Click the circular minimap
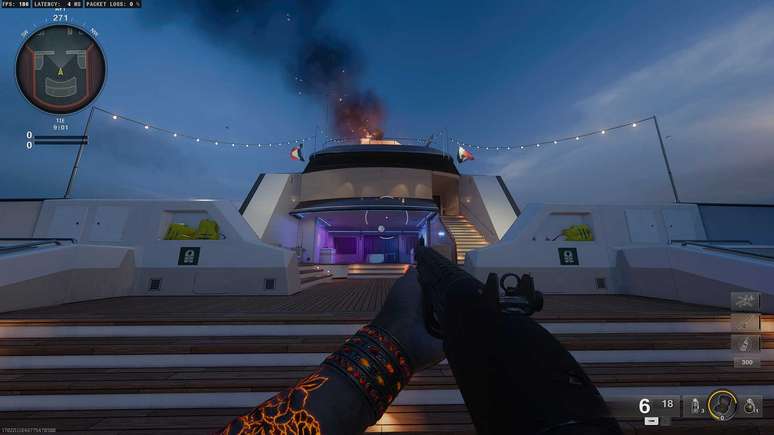The height and width of the screenshot is (435, 774). tap(60, 69)
